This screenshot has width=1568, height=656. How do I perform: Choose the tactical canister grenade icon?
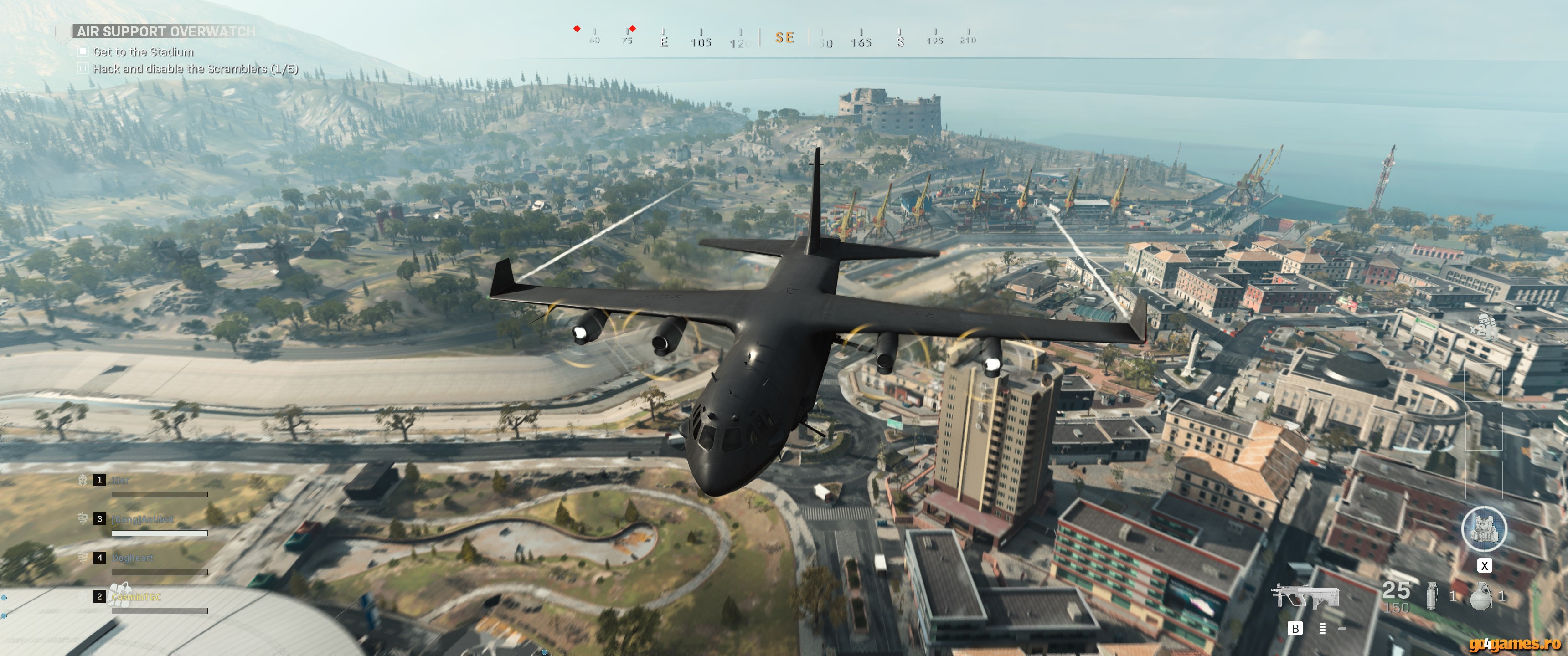[x=1432, y=595]
